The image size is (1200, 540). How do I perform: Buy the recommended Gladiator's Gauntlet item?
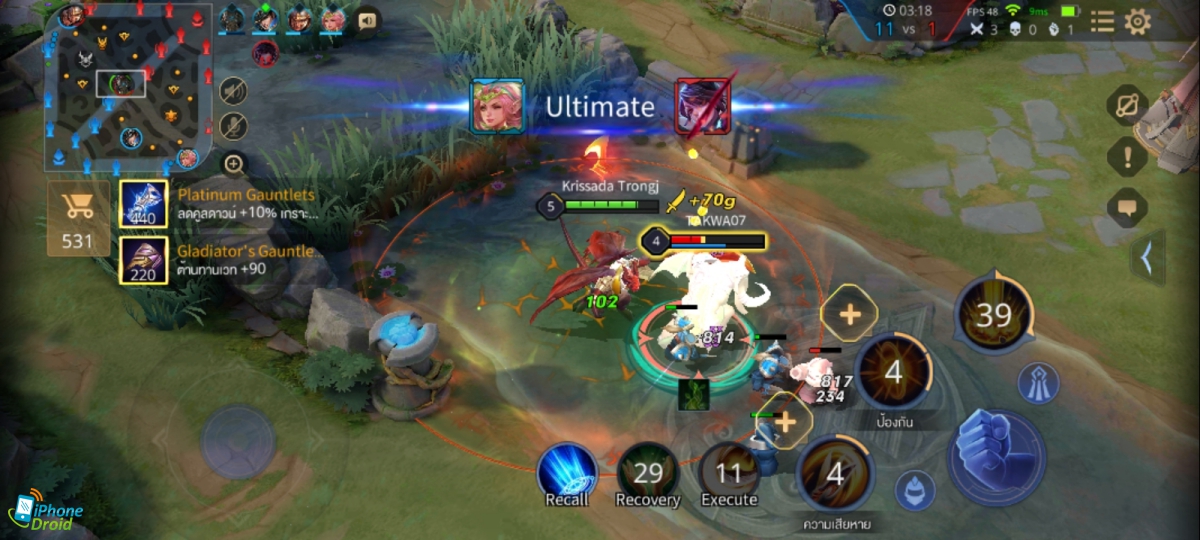click(x=144, y=260)
